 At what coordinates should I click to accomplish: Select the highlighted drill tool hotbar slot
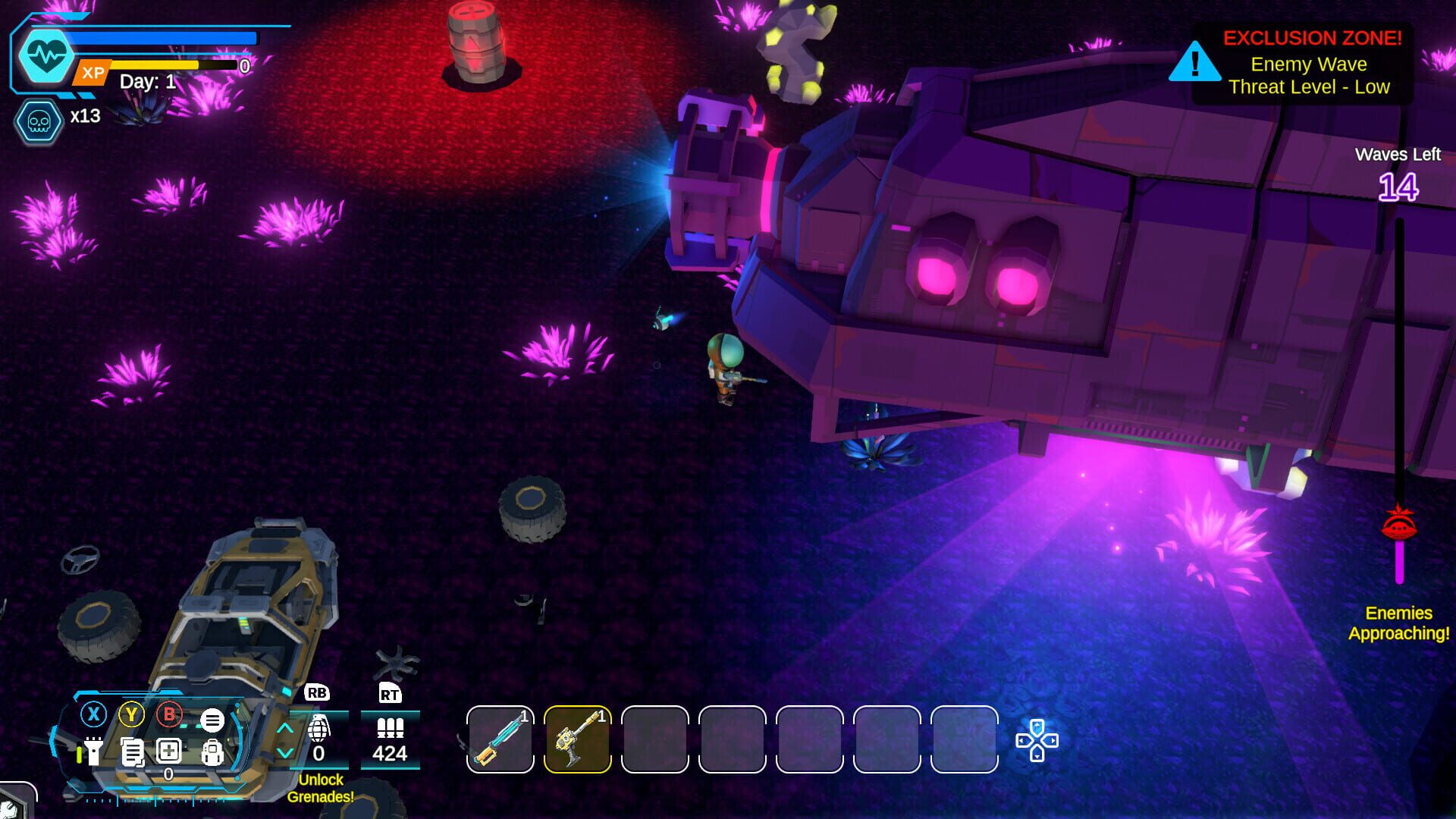tap(577, 737)
